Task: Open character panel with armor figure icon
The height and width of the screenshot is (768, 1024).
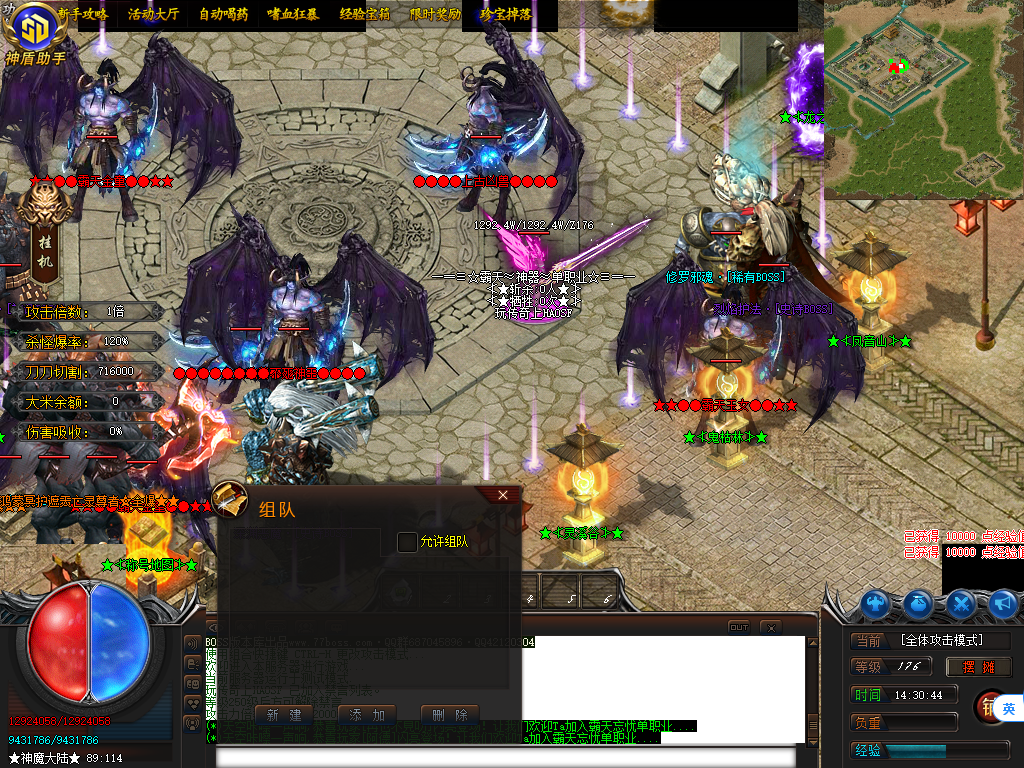Action: (x=876, y=603)
